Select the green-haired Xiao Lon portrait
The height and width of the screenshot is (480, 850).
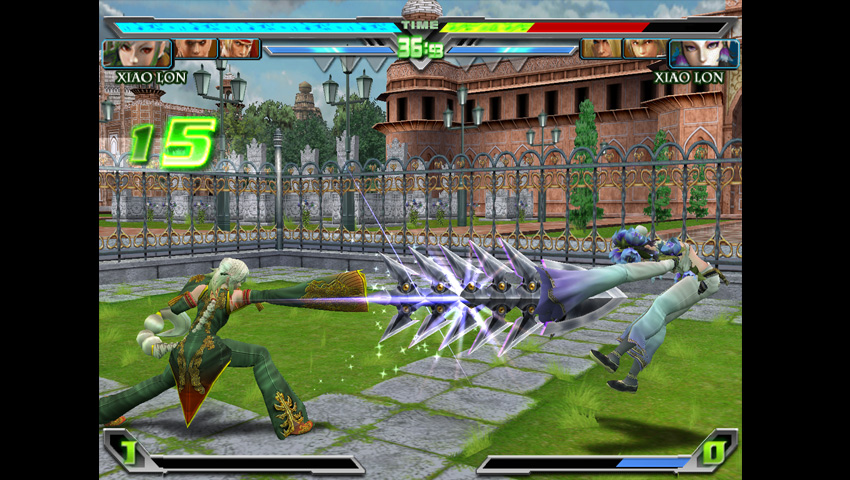pyautogui.click(x=136, y=52)
